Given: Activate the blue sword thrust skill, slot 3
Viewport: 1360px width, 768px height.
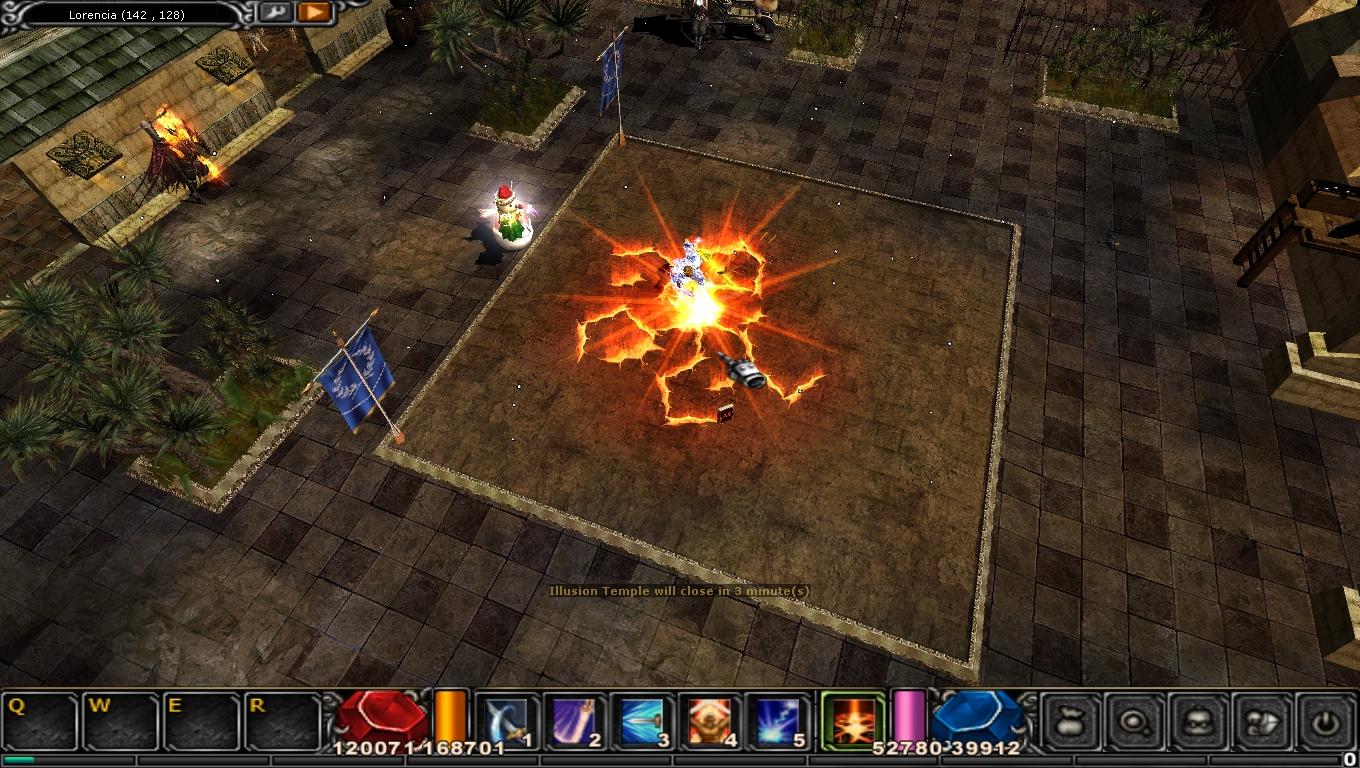Looking at the screenshot, I should (643, 721).
